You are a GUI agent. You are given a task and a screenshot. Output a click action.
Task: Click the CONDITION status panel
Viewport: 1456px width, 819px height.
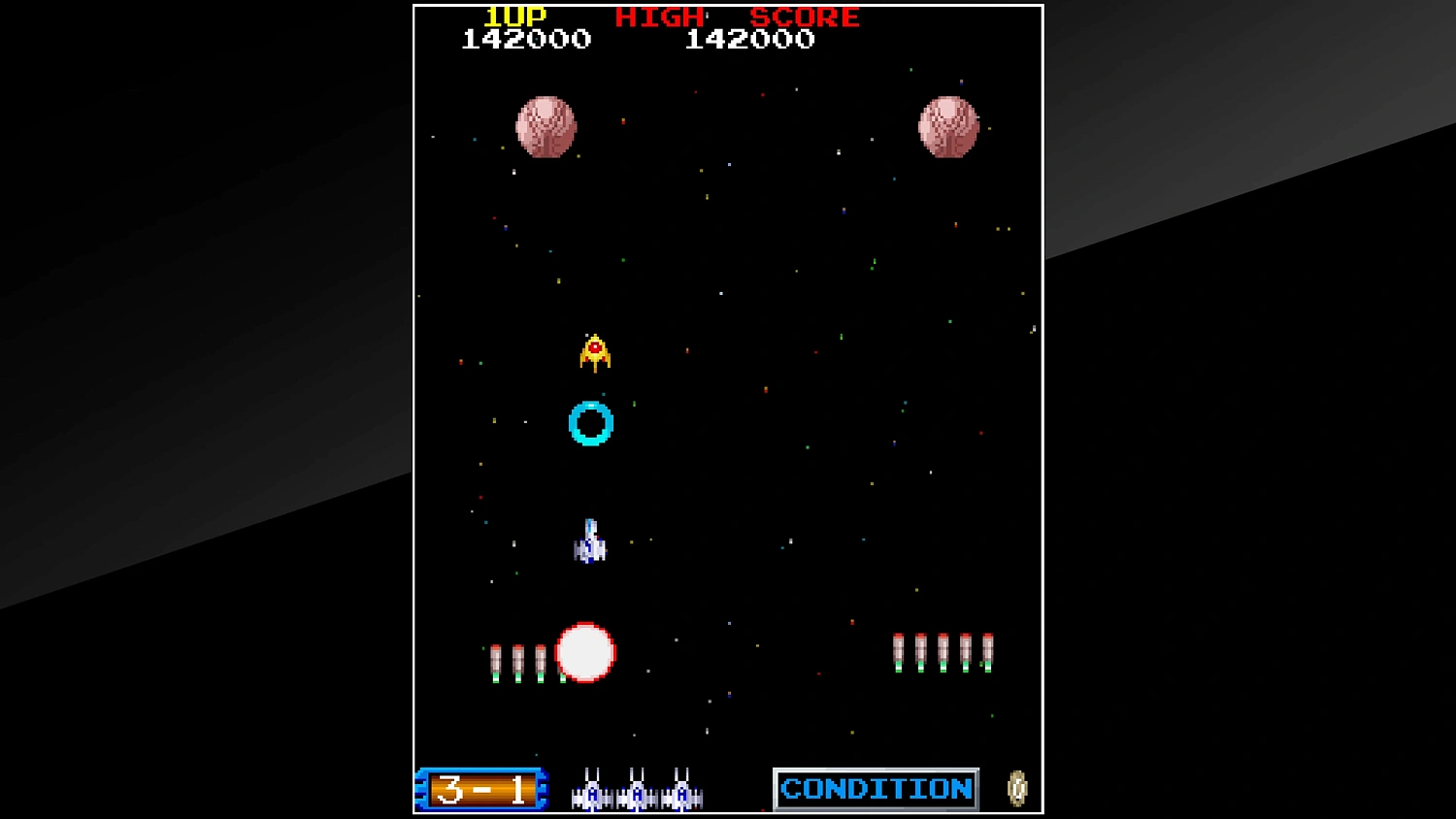coord(875,789)
